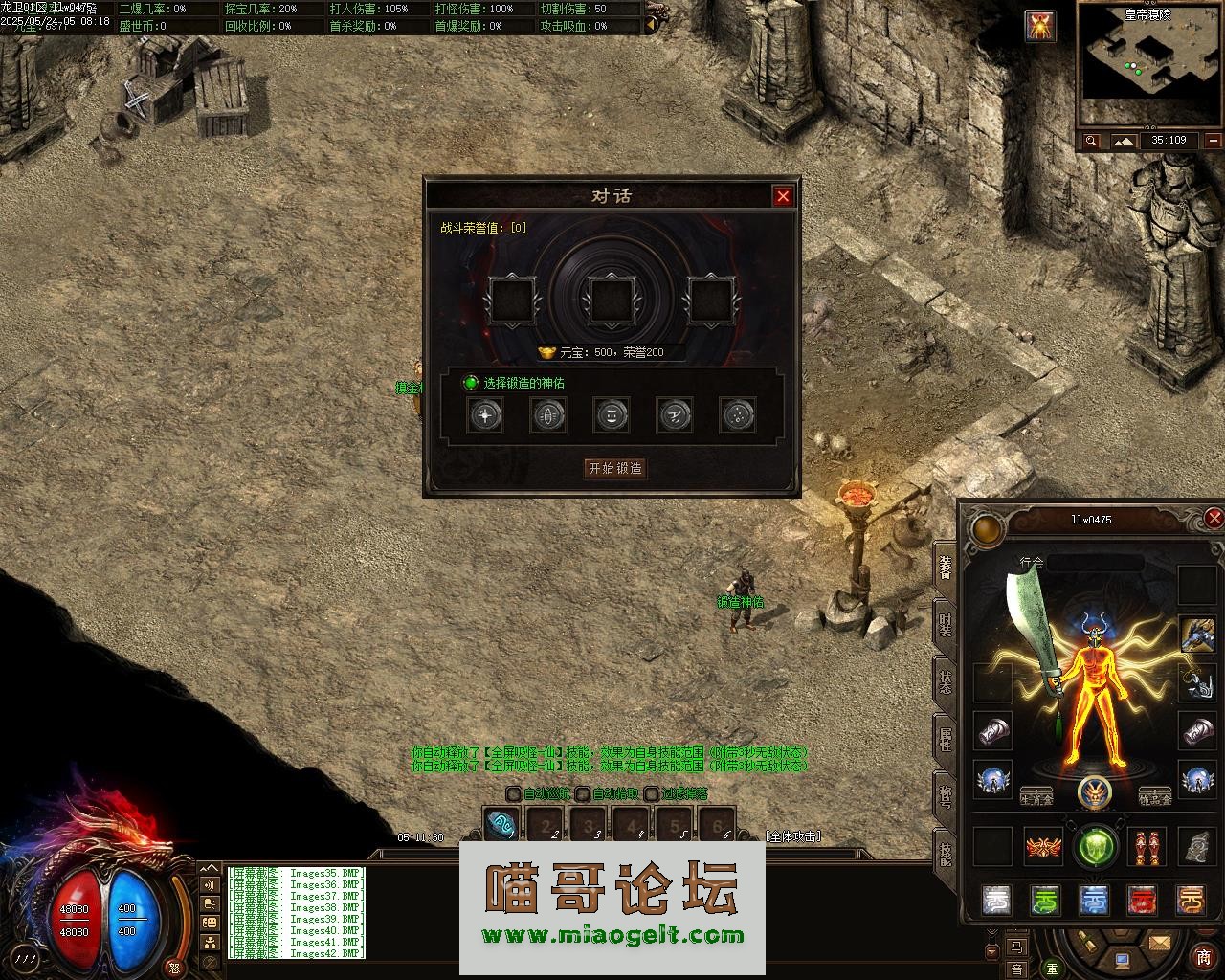Open the 商 shop button

pos(1203,957)
